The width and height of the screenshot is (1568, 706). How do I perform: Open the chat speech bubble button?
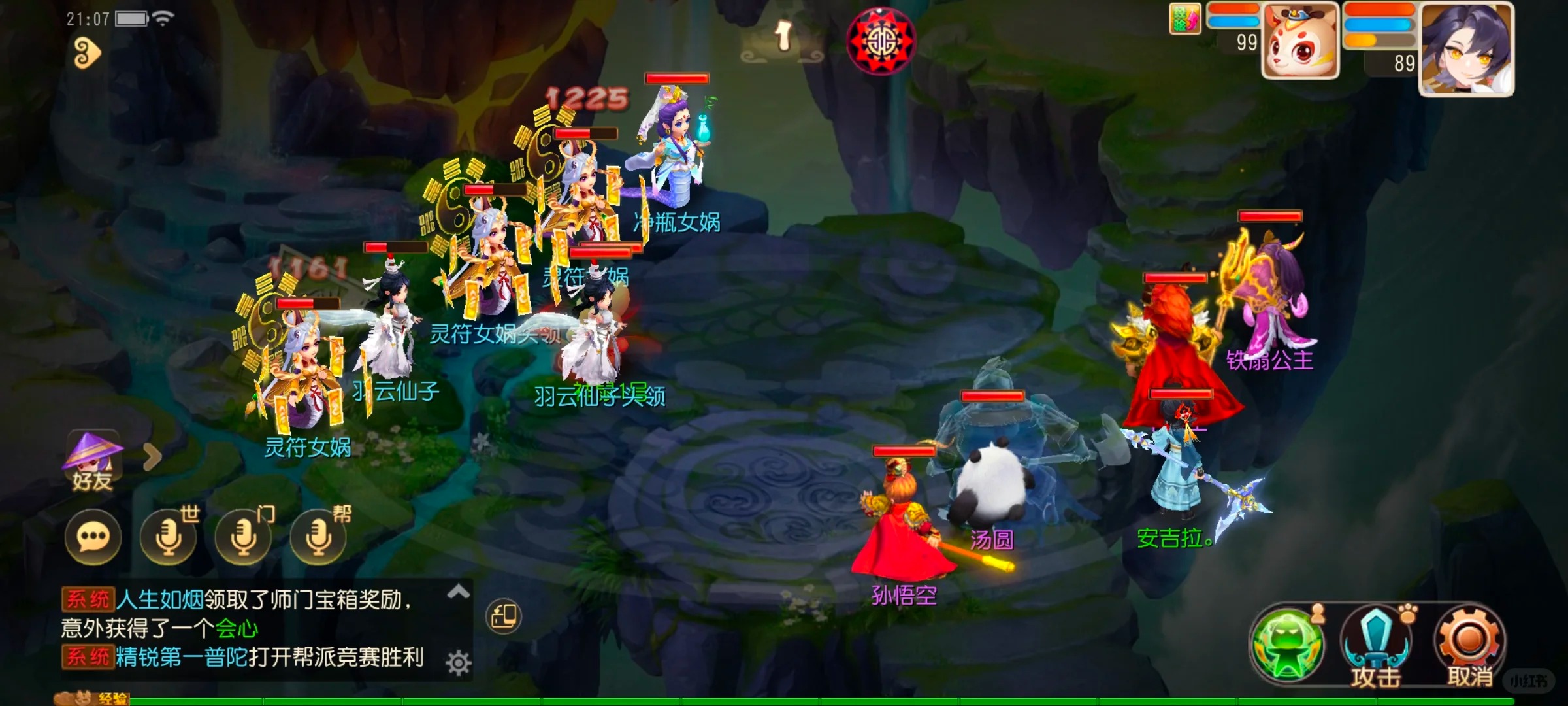[x=93, y=537]
